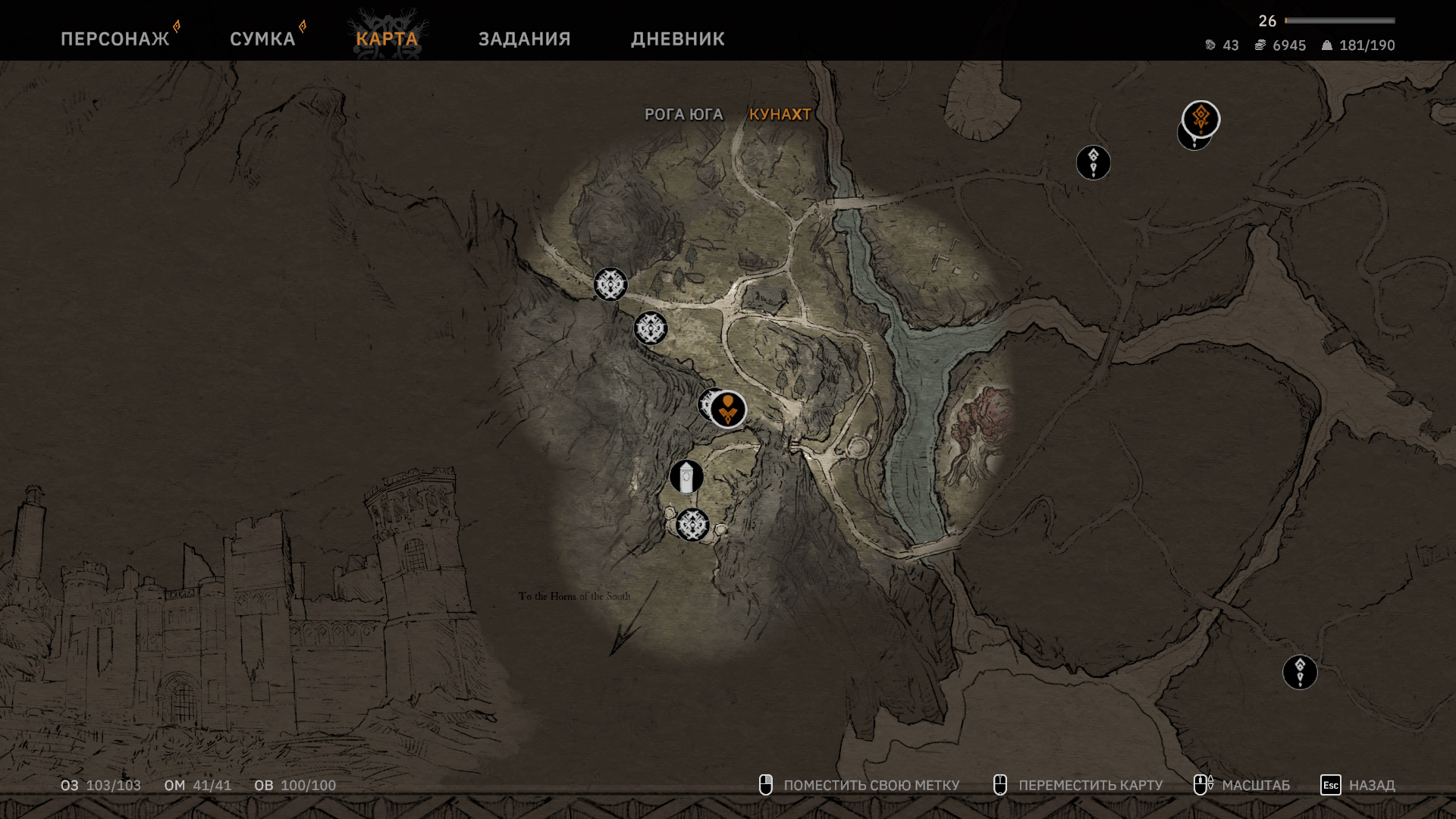Open the ДНЕВНИК journal tab
The width and height of the screenshot is (1456, 819).
coord(677,39)
